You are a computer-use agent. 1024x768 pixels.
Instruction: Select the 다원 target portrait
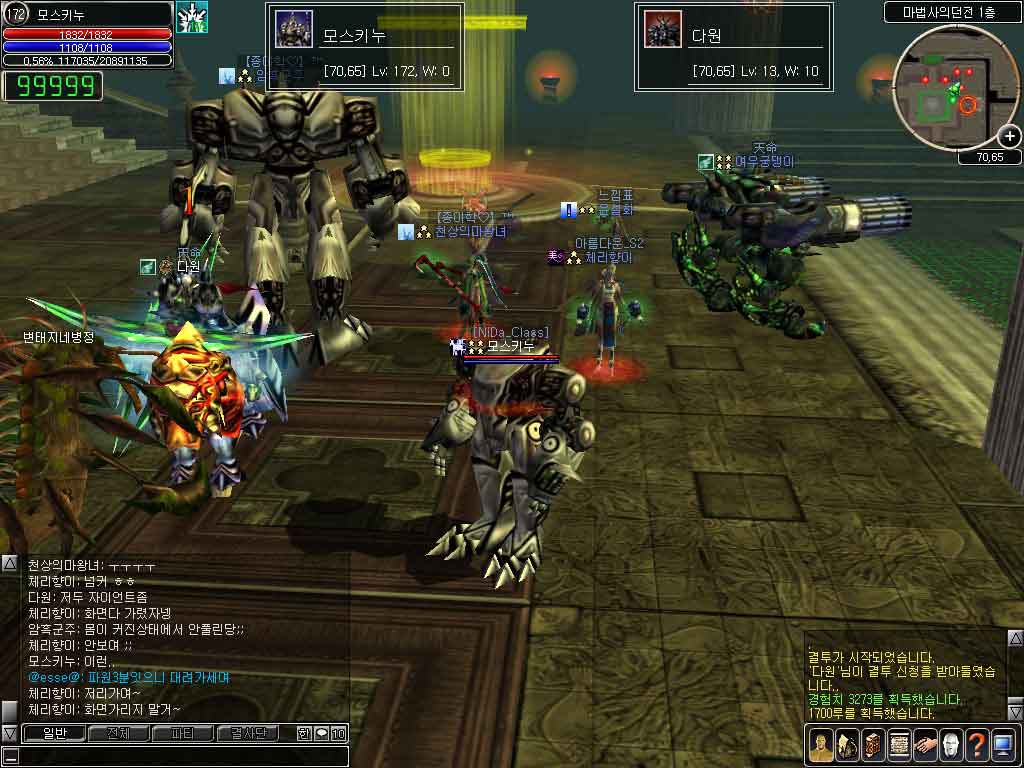point(662,29)
